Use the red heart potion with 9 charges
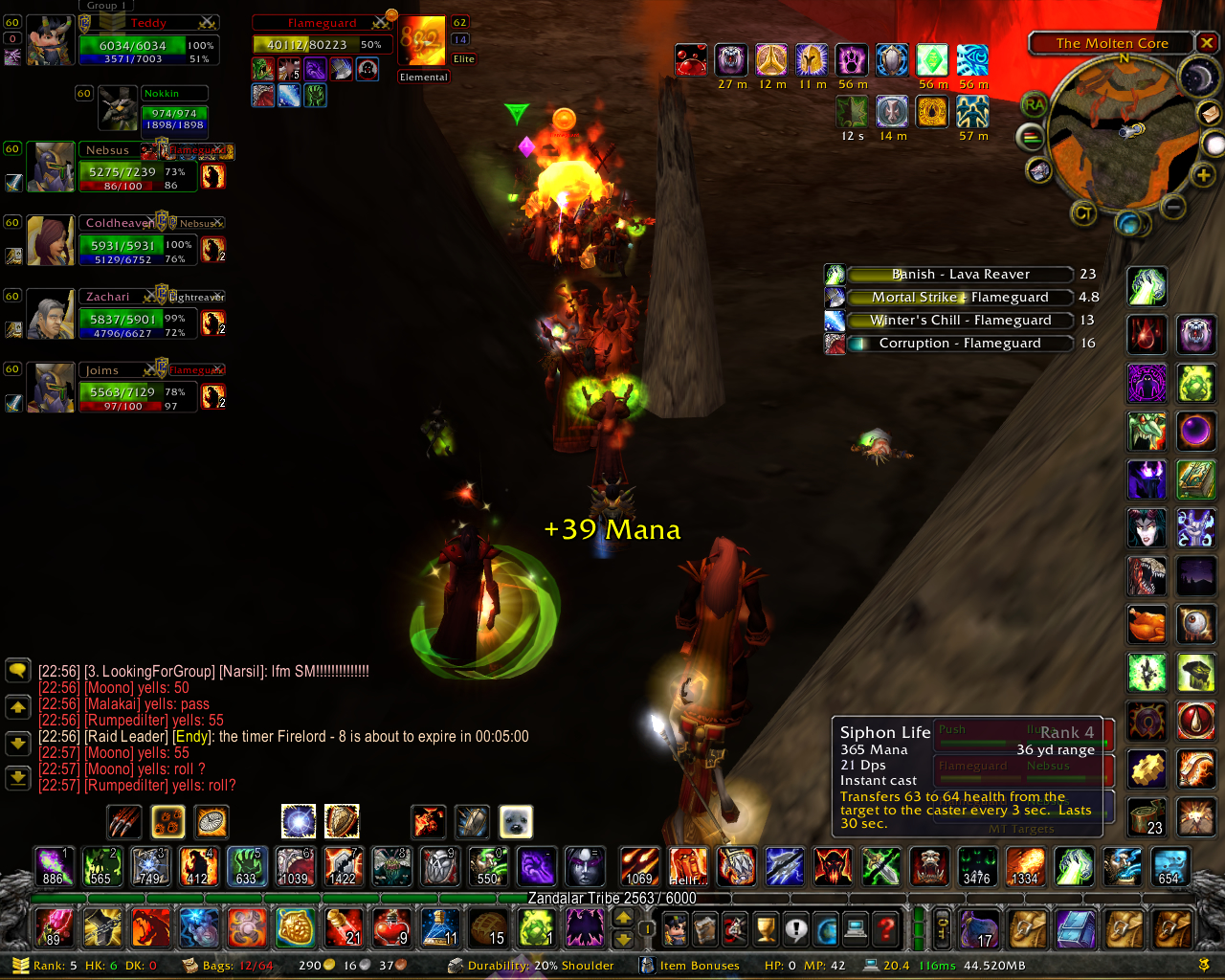This screenshot has height=980, width=1225. click(x=391, y=927)
